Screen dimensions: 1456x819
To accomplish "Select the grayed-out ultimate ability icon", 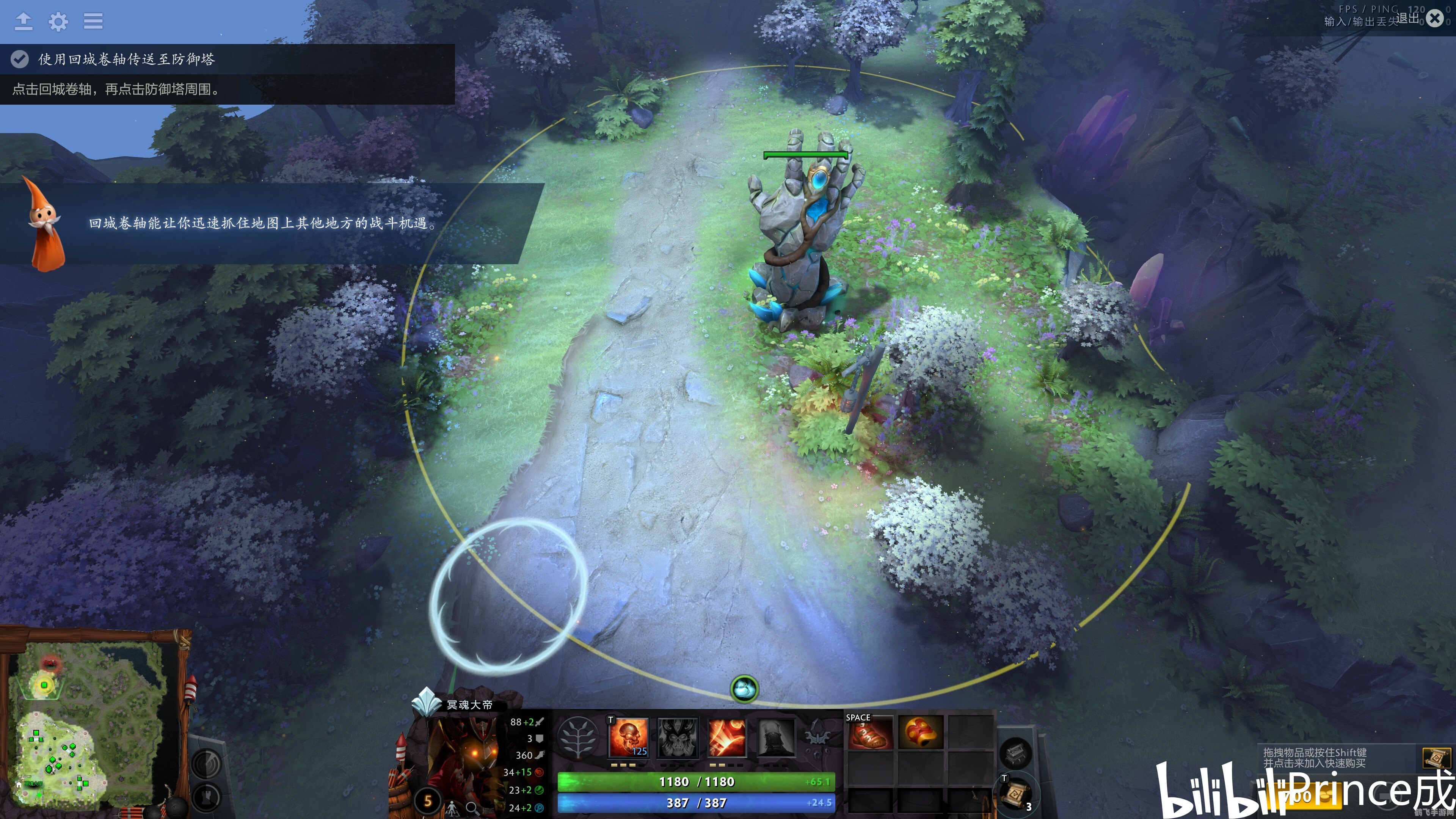I will click(777, 737).
